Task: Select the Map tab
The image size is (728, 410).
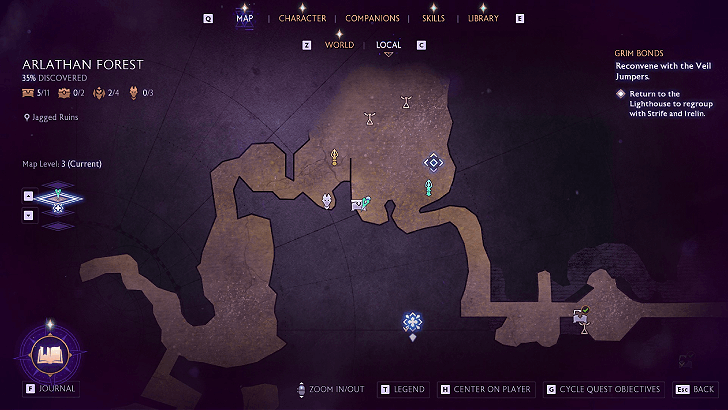Action: click(244, 18)
